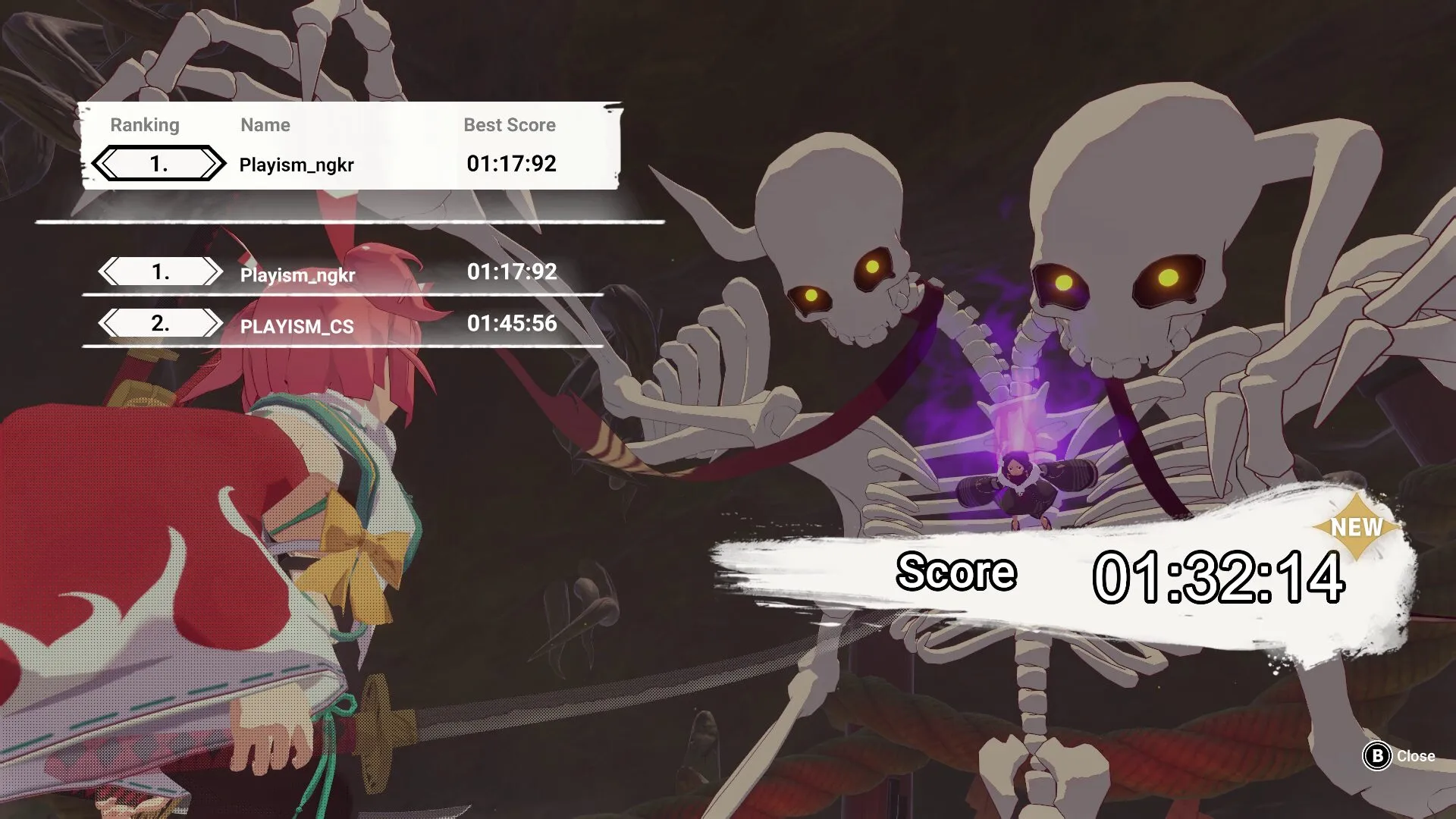Open the Name column sorting

265,125
